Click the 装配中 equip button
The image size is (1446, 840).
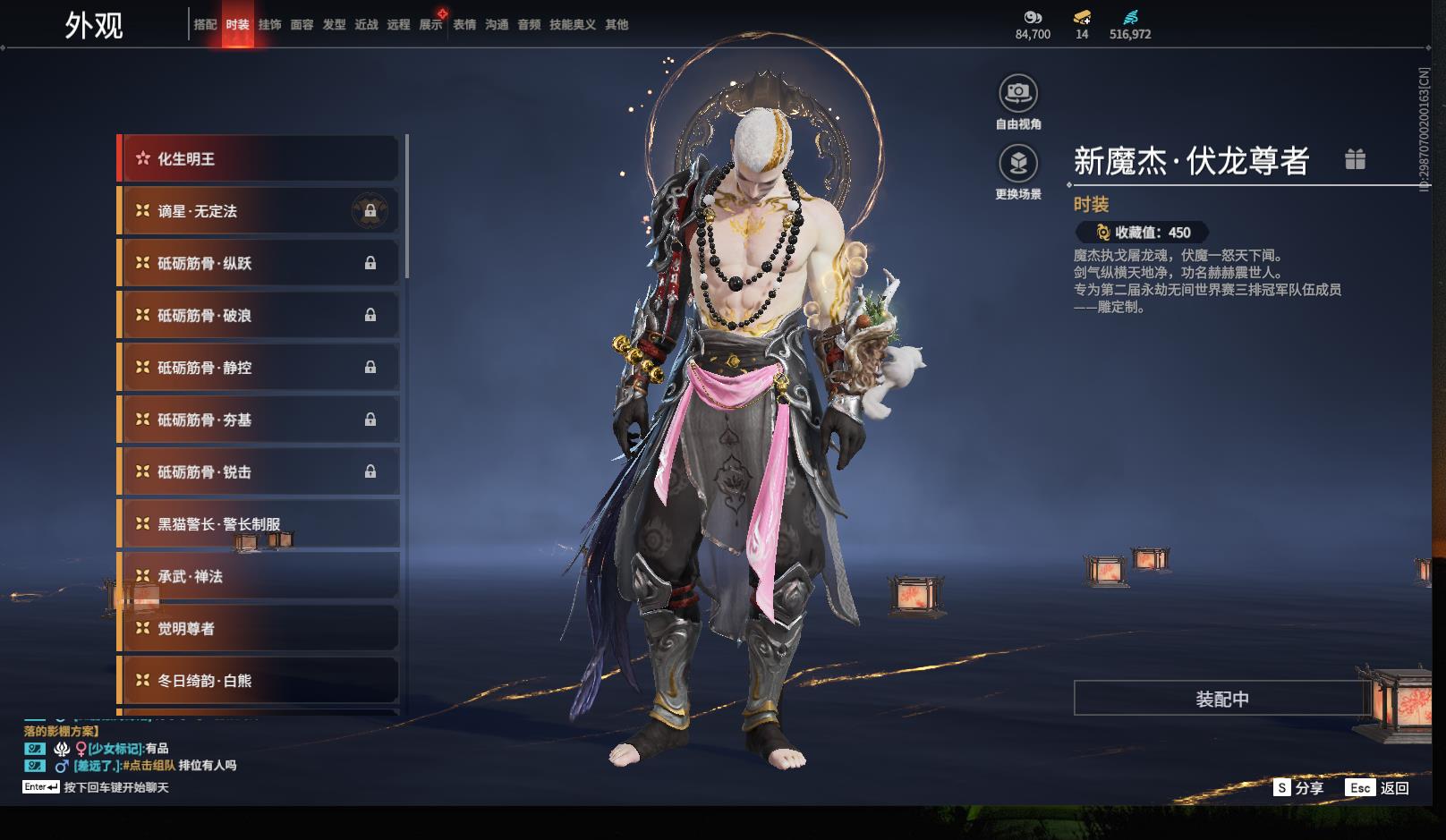(x=1221, y=699)
